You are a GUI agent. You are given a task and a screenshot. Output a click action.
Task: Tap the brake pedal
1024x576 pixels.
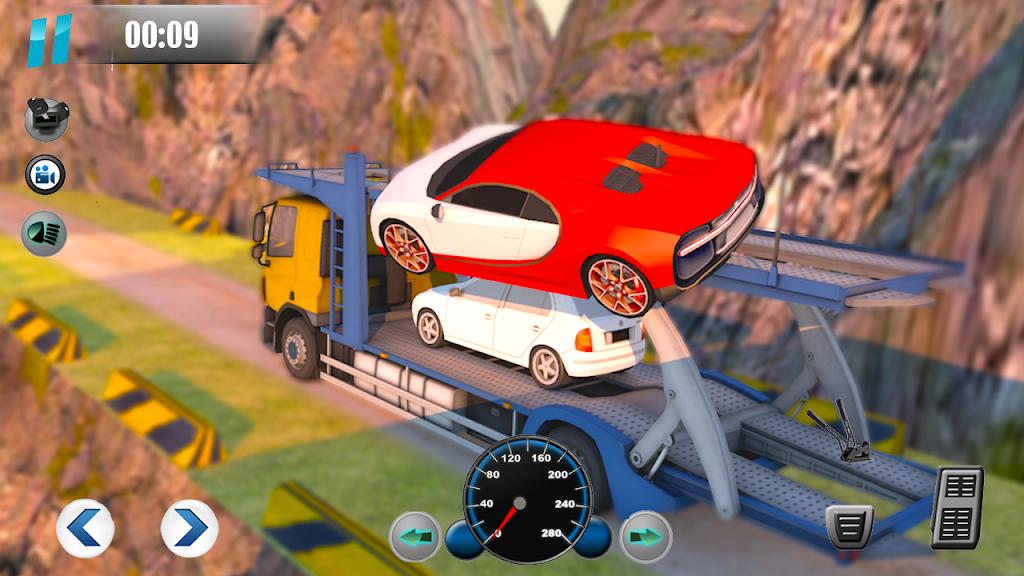tap(849, 525)
